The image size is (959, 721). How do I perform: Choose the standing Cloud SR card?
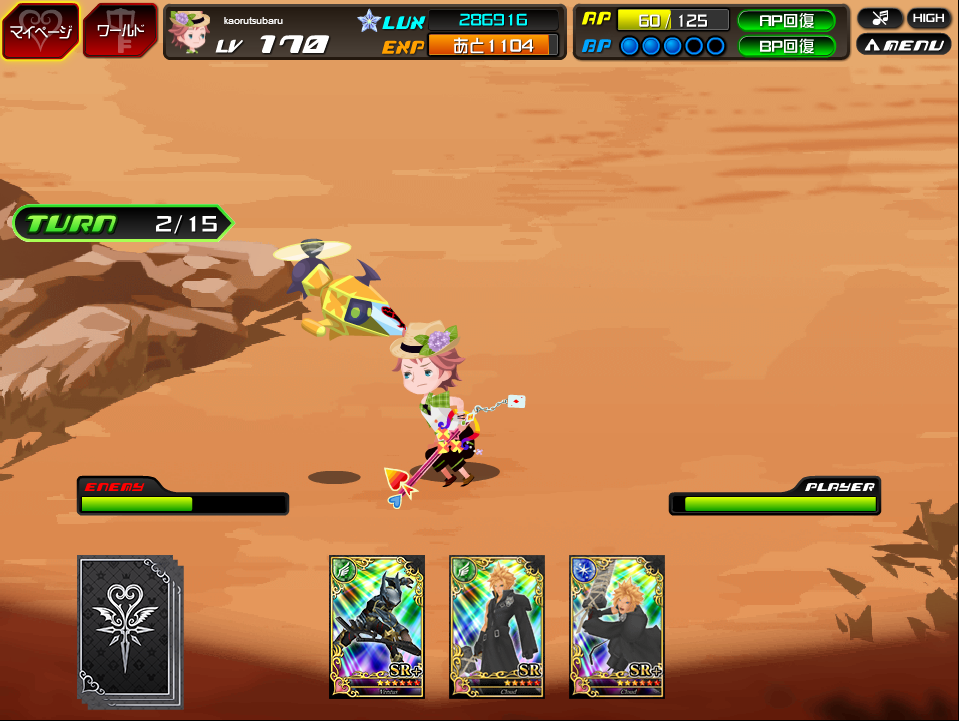497,626
